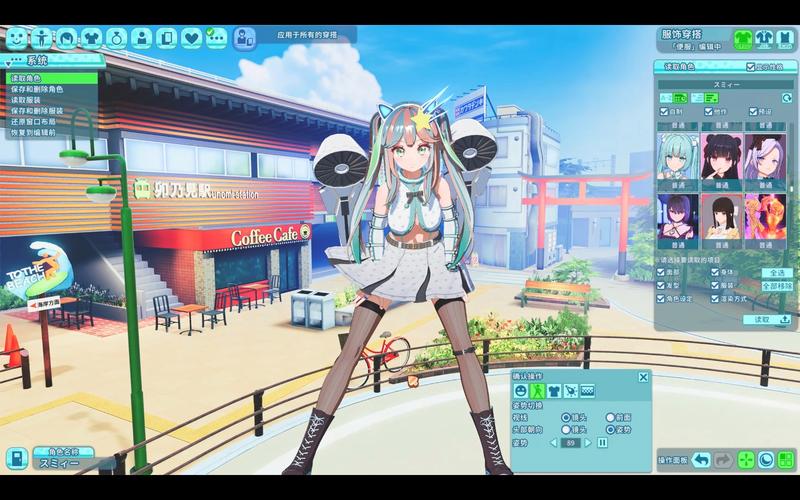Open the heart category icon
The width and height of the screenshot is (800, 500).
(191, 38)
